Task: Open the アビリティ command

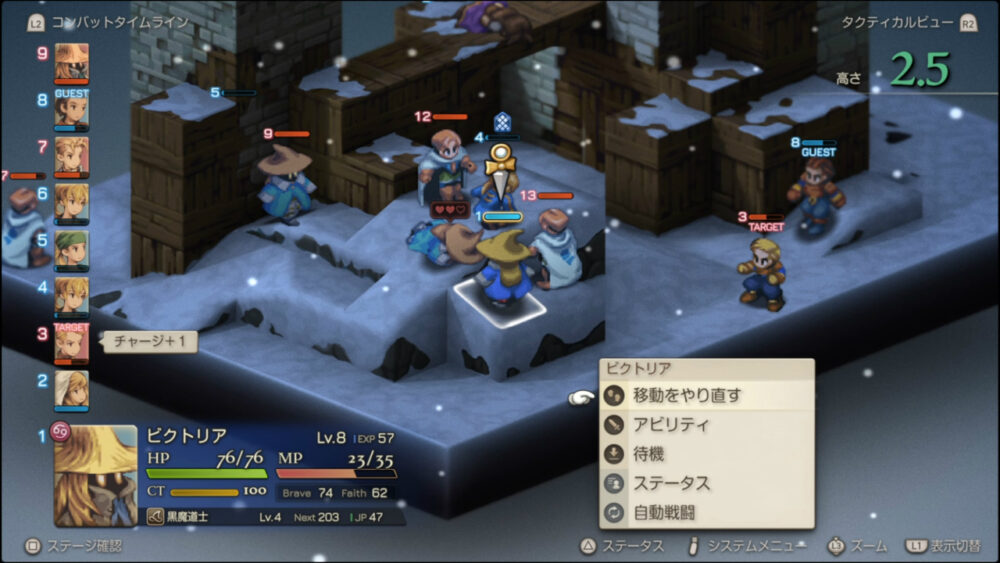Action: click(x=671, y=424)
